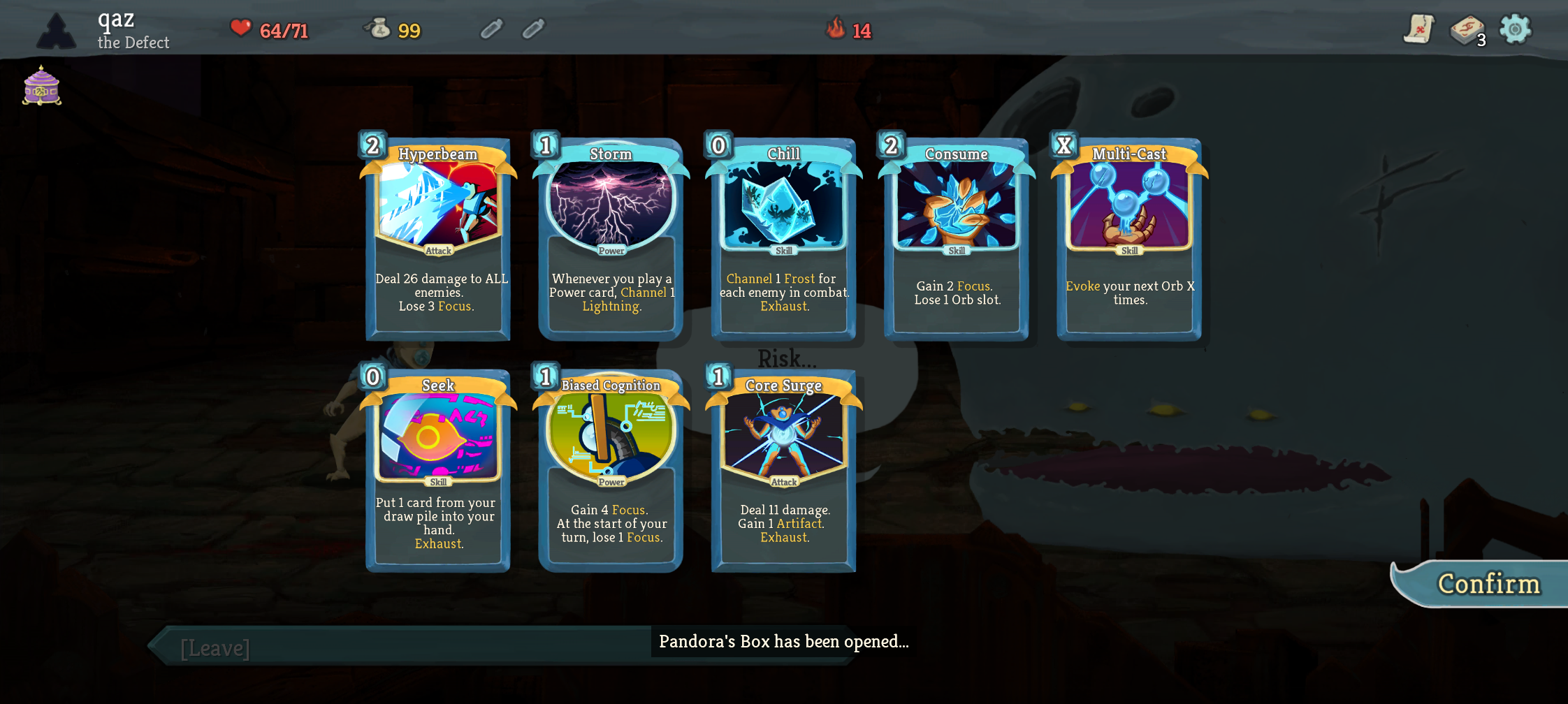Open the settings gear
The width and height of the screenshot is (1568, 704).
tap(1516, 29)
